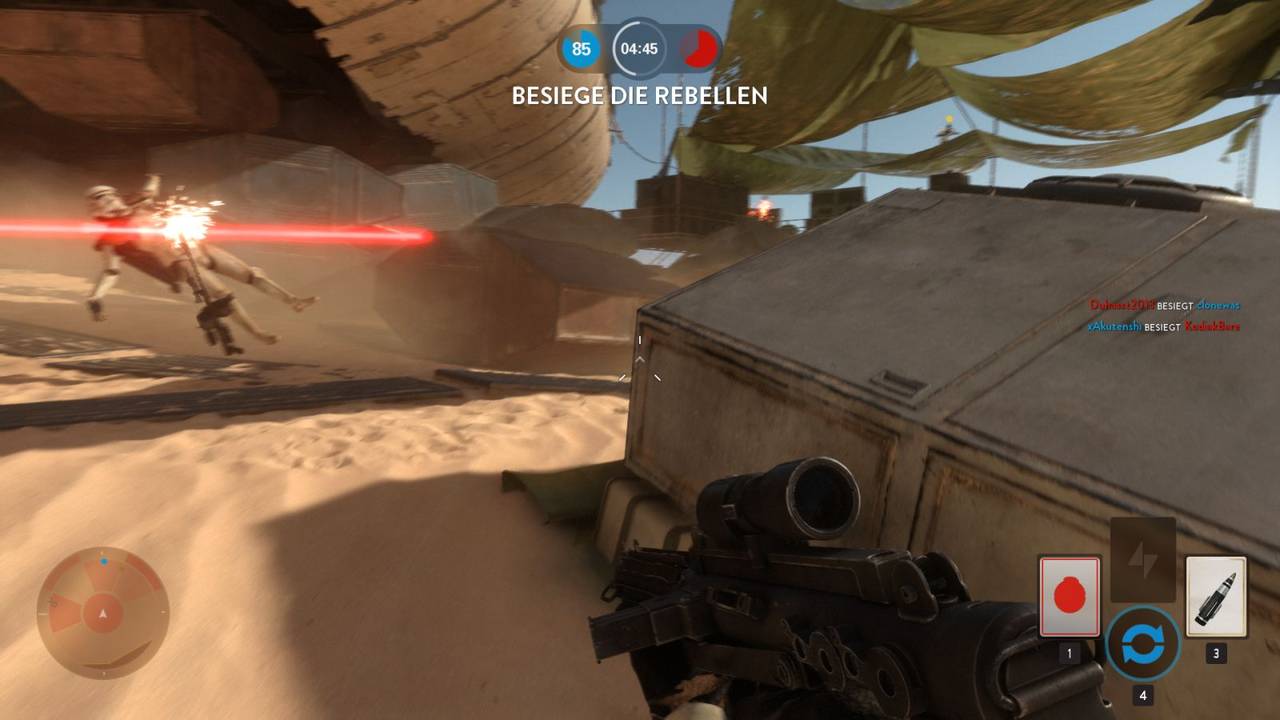Select the red thermal detonator card

click(1069, 596)
